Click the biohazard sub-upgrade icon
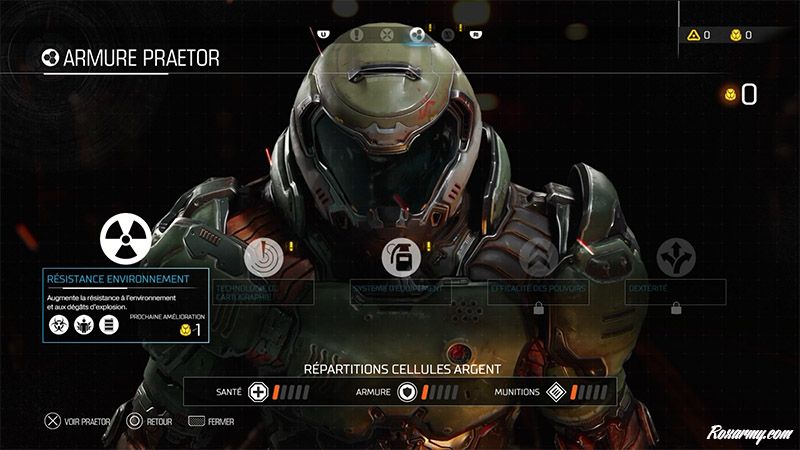The width and height of the screenshot is (800, 450). tap(59, 325)
